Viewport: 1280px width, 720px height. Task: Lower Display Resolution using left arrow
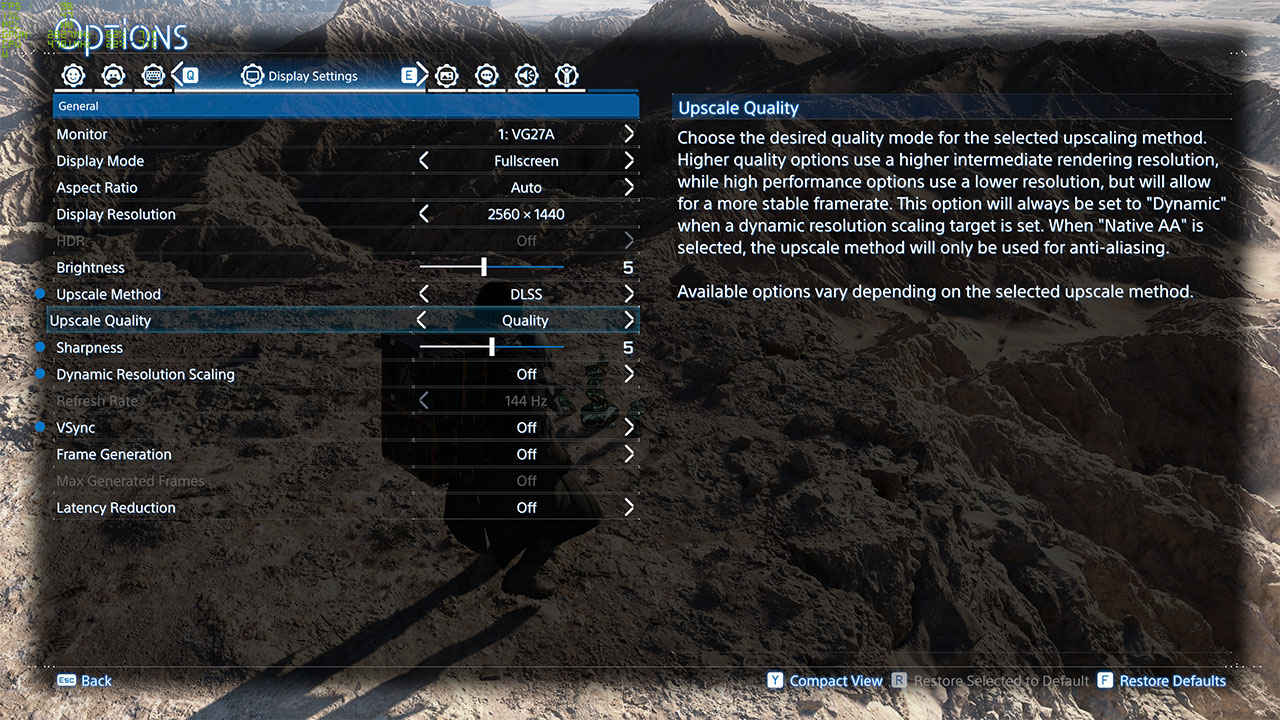pyautogui.click(x=424, y=214)
